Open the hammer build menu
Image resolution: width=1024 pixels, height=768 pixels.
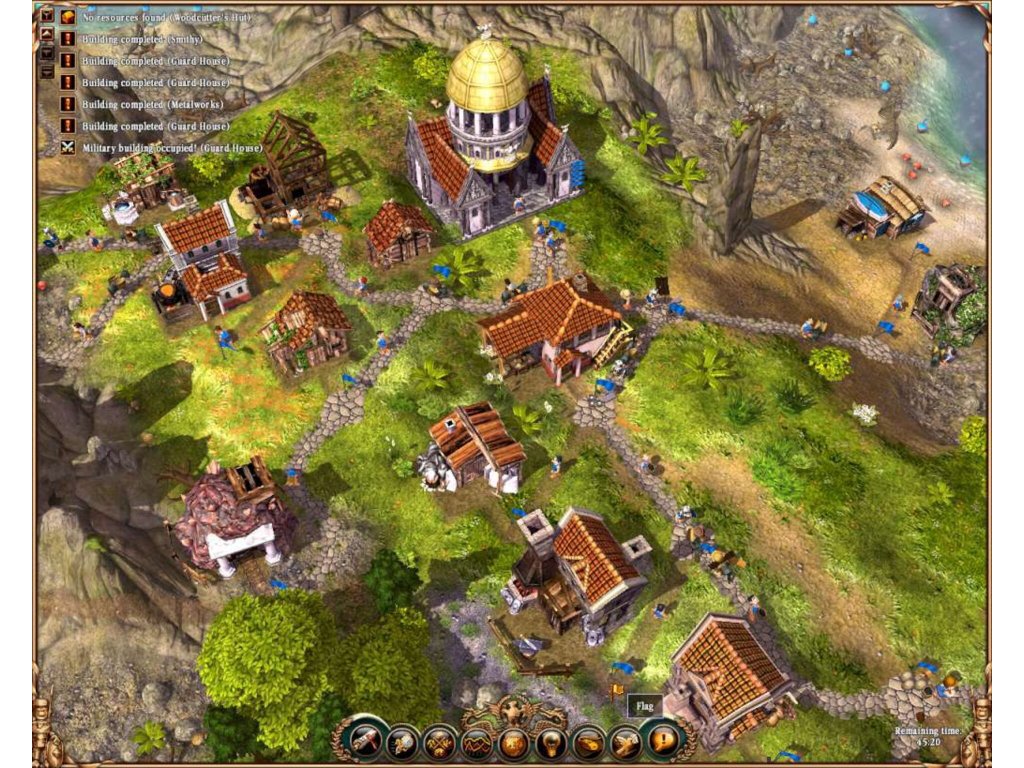click(x=364, y=741)
